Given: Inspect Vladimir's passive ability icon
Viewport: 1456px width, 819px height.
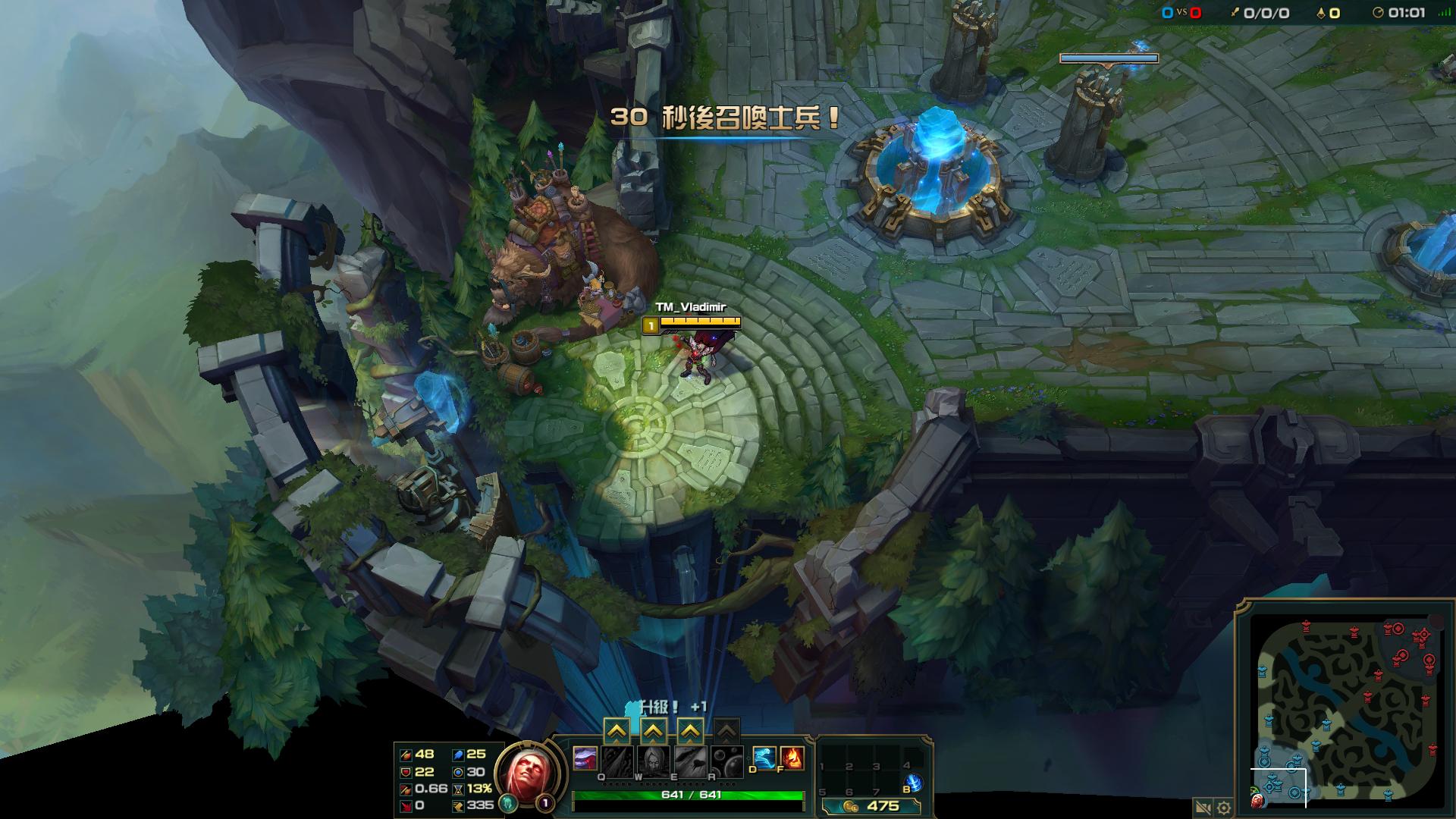Looking at the screenshot, I should coord(585,758).
